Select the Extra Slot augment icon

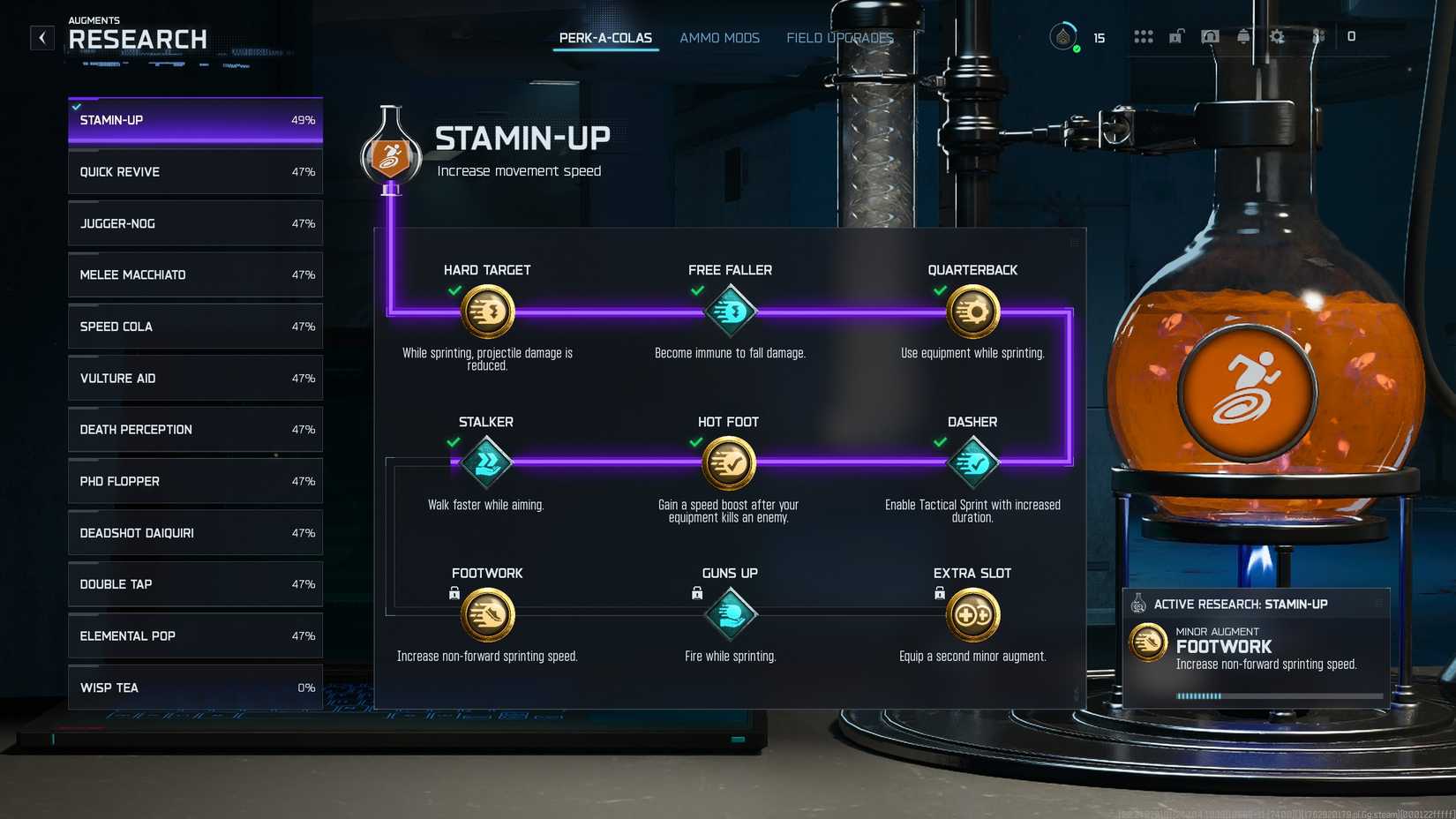coord(972,613)
